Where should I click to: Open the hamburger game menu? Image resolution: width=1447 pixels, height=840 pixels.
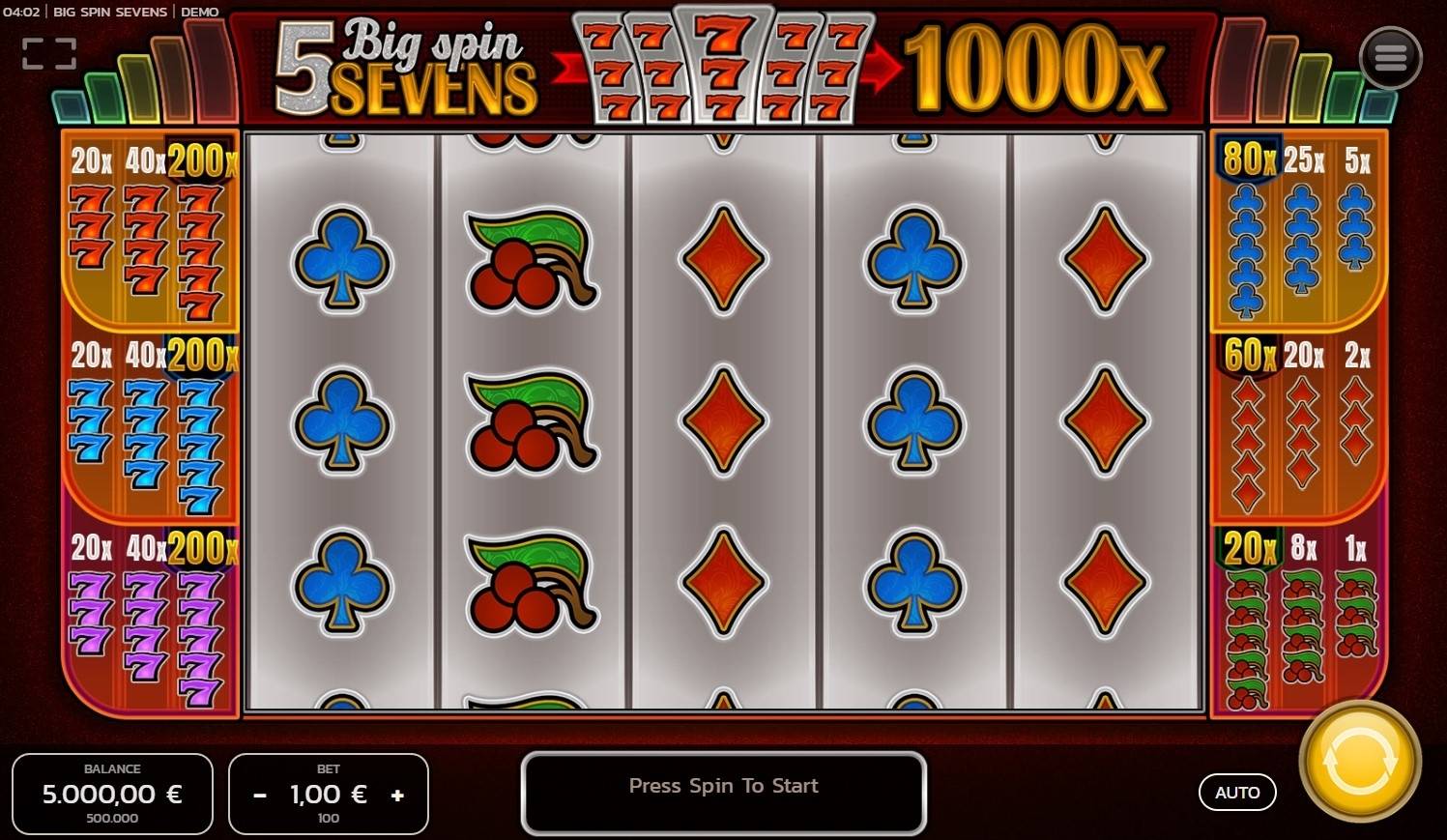[1391, 56]
